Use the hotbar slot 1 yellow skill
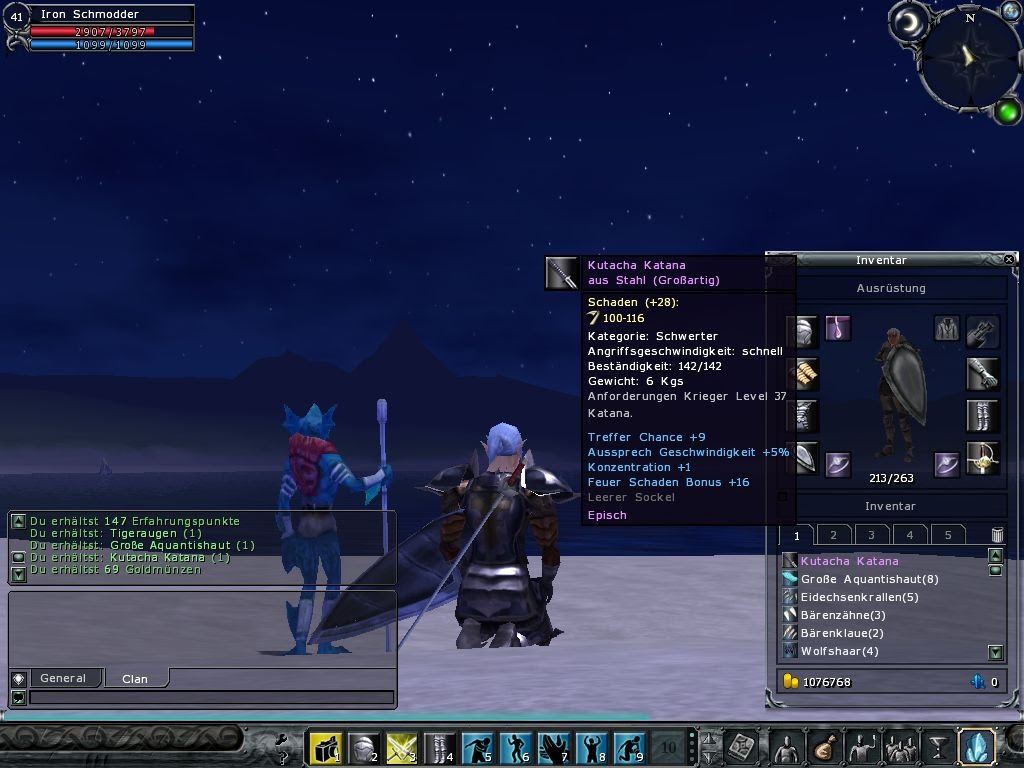Image resolution: width=1024 pixels, height=768 pixels. [325, 747]
